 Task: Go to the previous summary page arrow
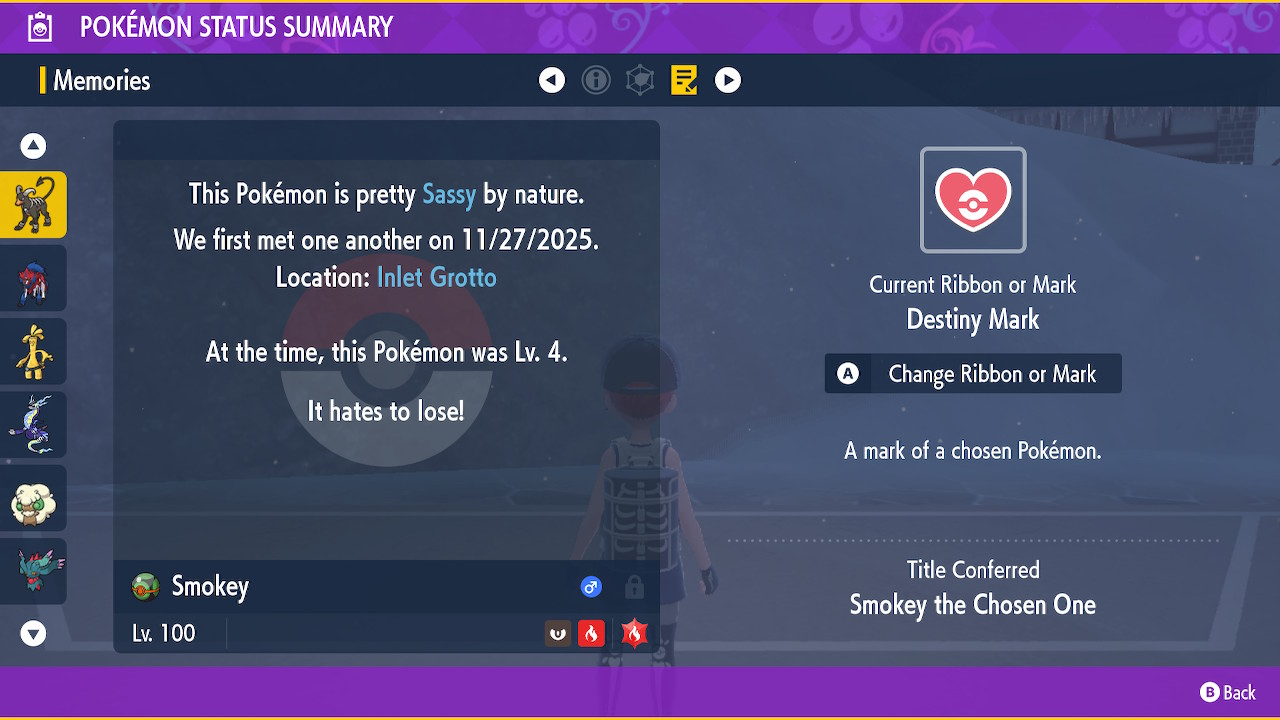pyautogui.click(x=552, y=80)
